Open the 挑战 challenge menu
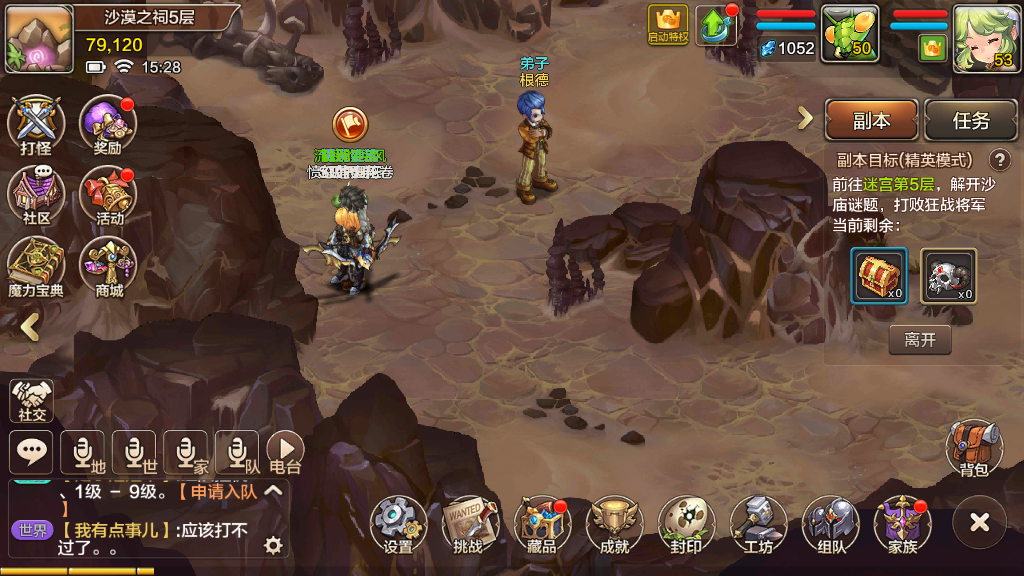Screen dimensions: 1024x576 coord(469,523)
